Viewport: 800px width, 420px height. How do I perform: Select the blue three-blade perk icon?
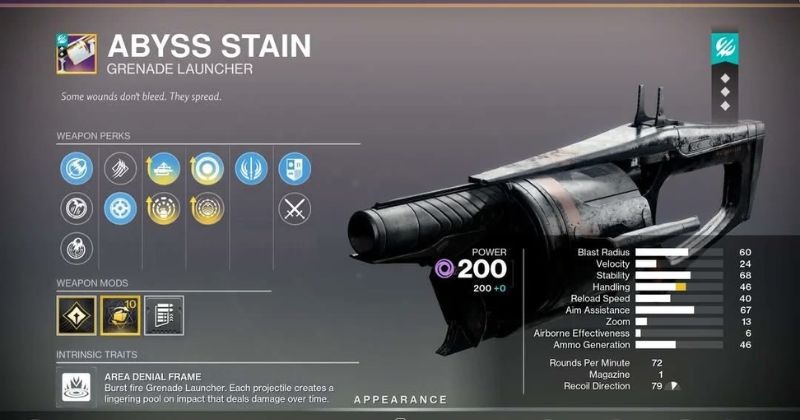coord(250,168)
